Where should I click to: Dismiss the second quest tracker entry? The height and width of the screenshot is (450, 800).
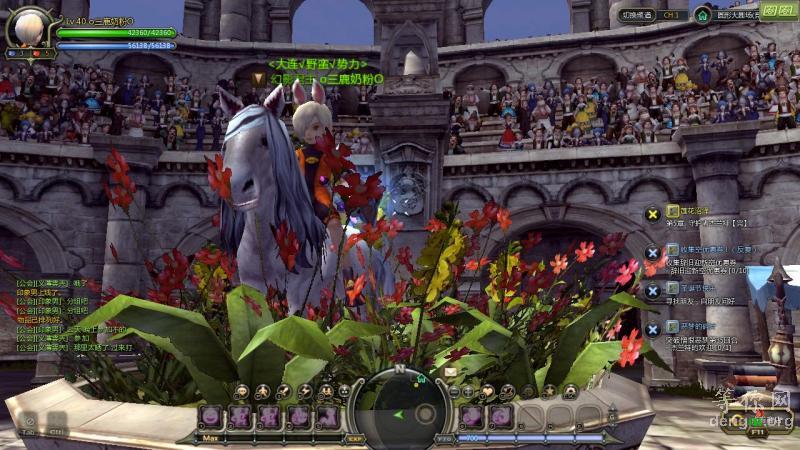652,252
